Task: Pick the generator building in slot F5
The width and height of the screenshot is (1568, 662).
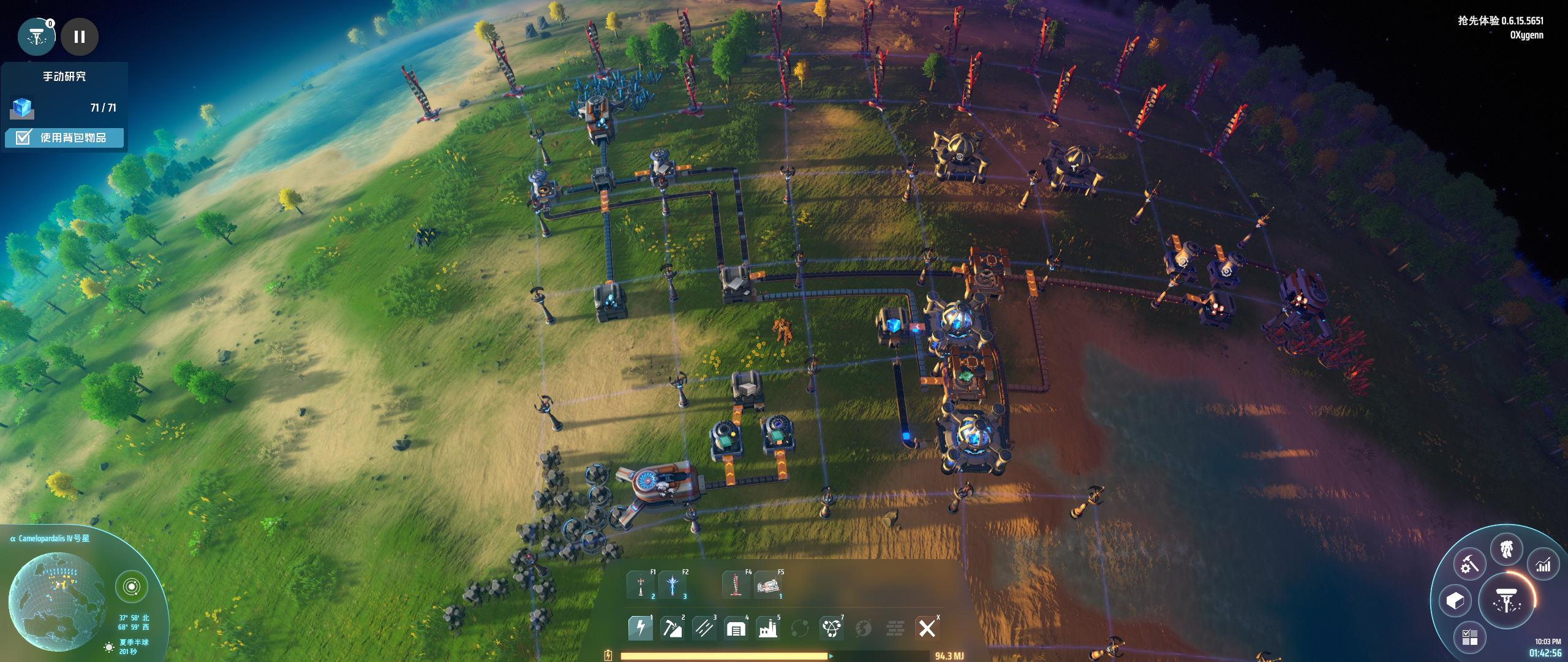Action: tap(768, 585)
